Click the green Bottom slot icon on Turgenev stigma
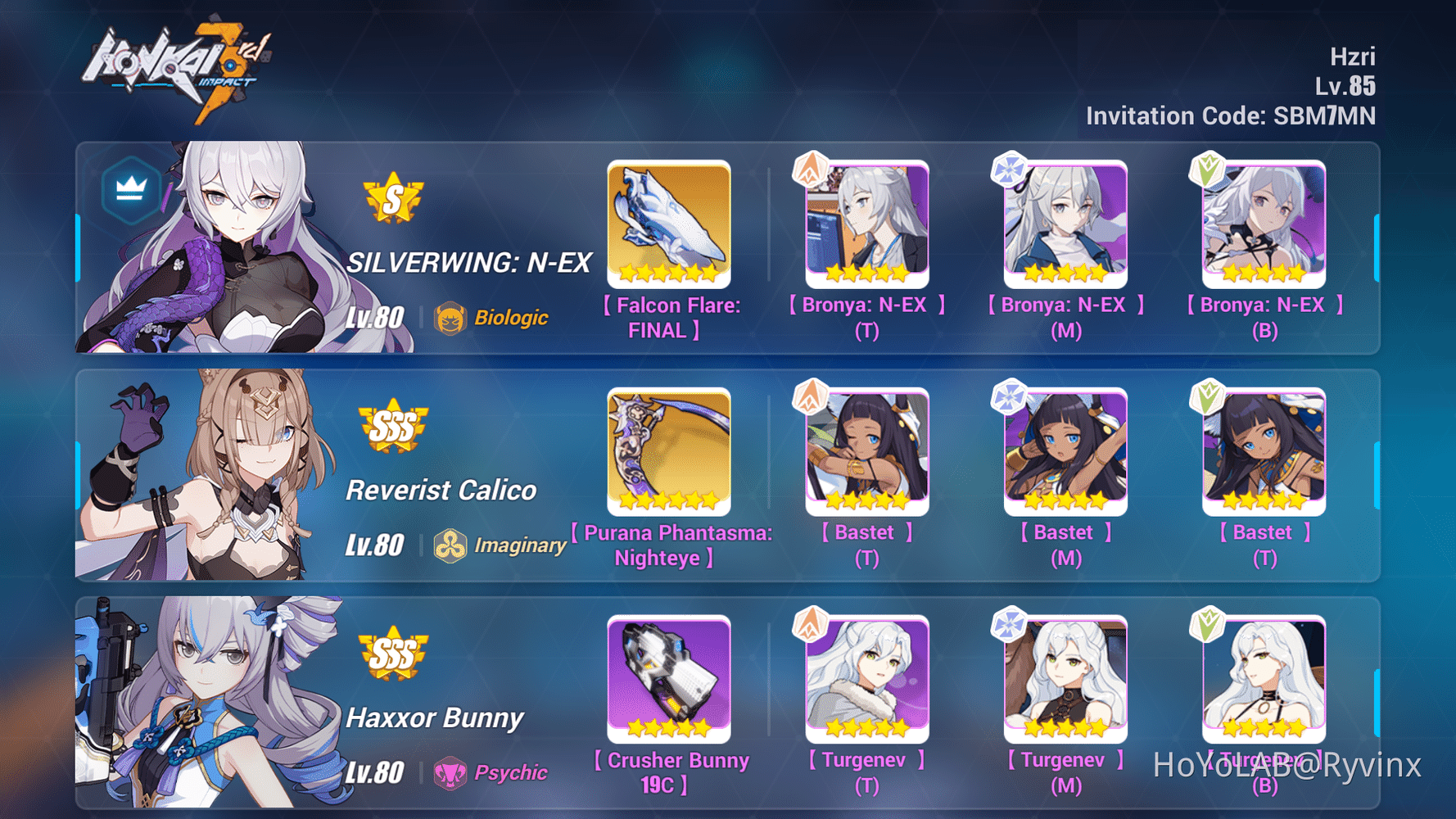This screenshot has height=819, width=1456. point(1208,623)
